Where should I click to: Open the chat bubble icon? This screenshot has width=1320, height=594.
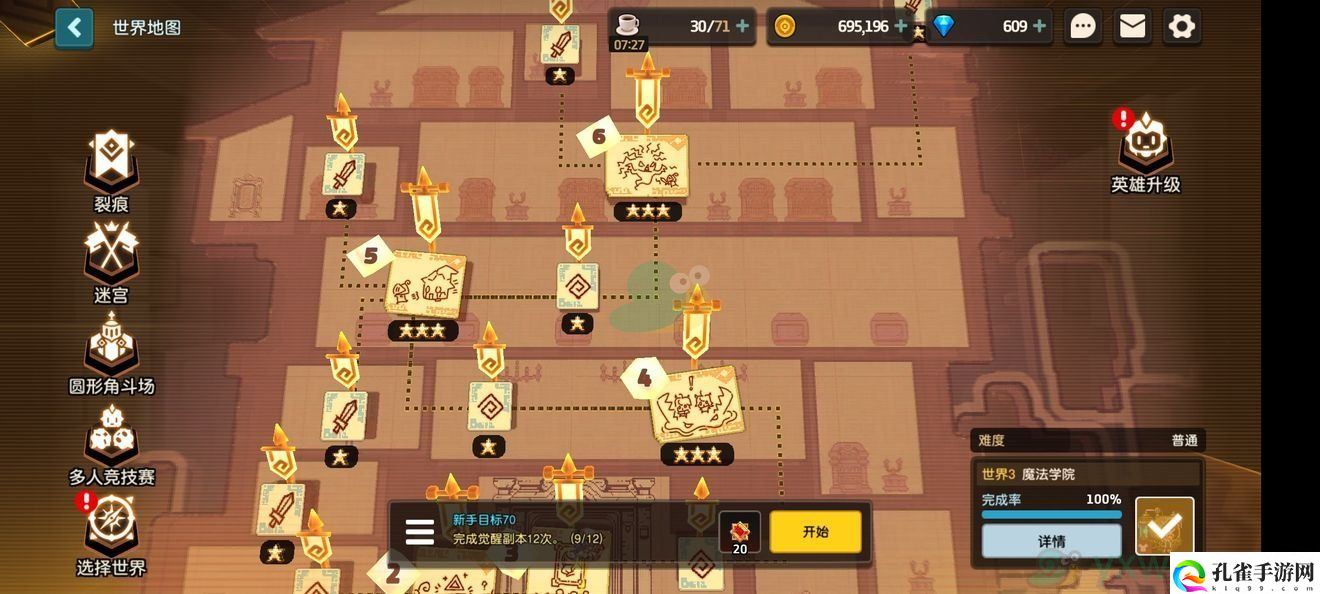pos(1083,26)
